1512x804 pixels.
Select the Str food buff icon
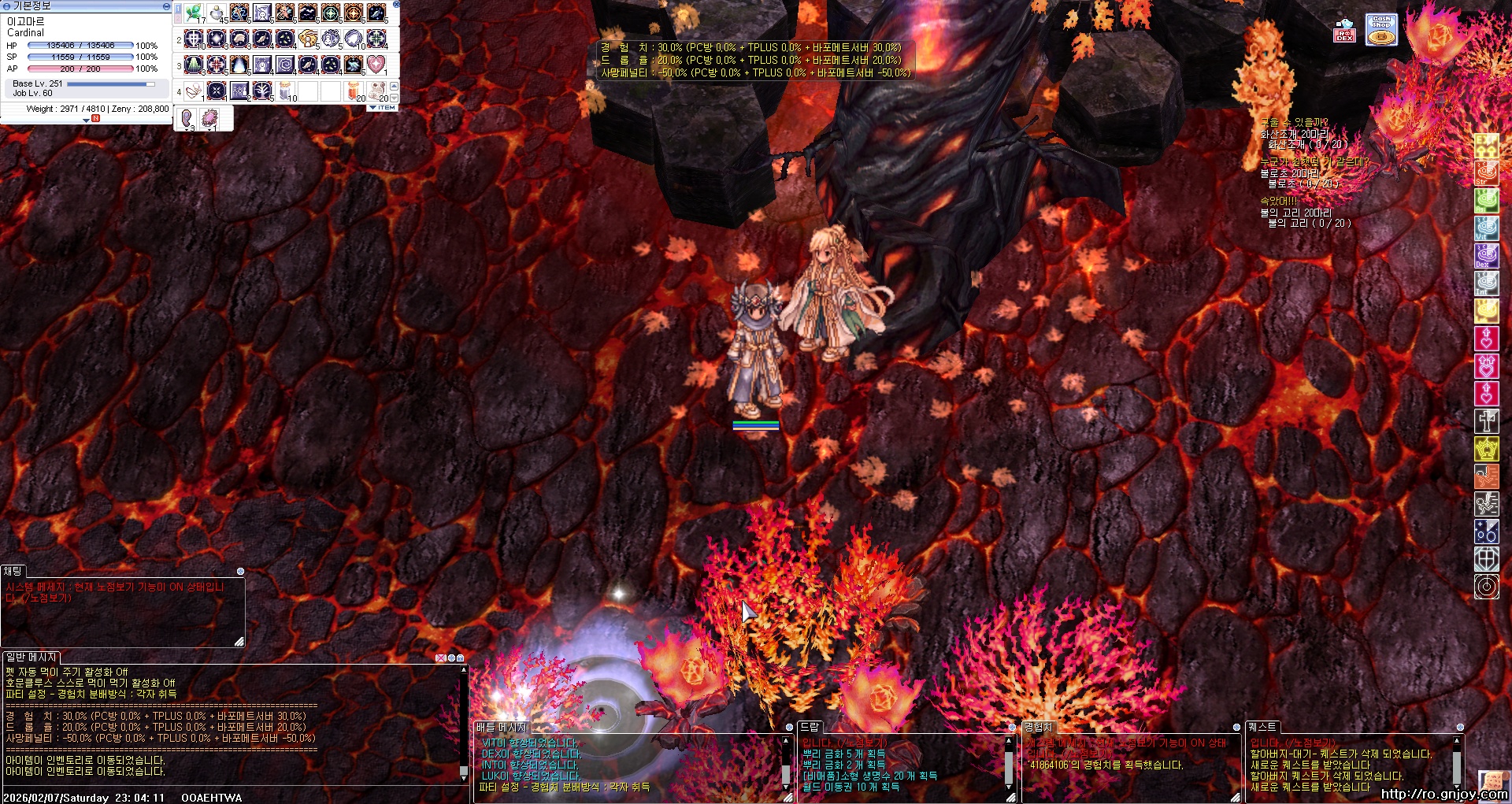(1486, 173)
